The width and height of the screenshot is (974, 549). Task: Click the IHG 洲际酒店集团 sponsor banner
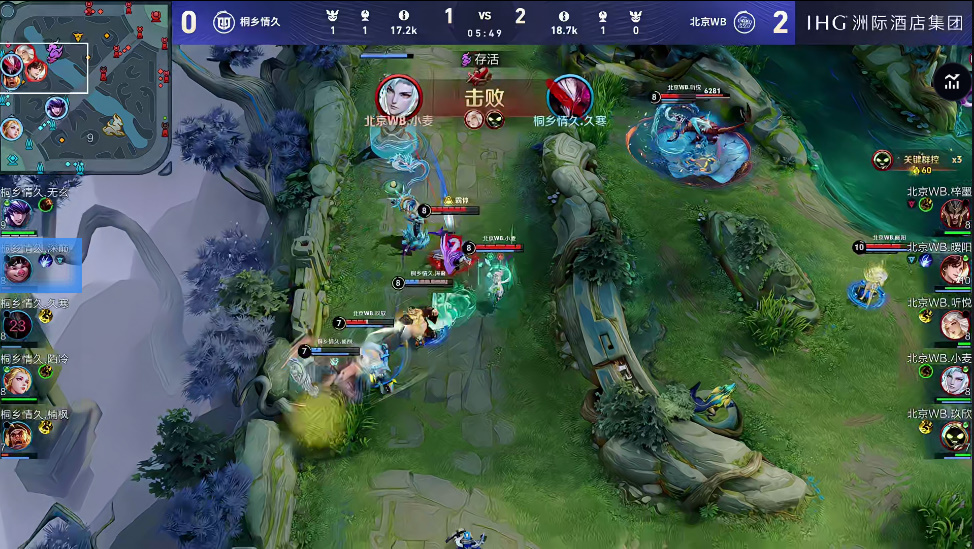886,21
